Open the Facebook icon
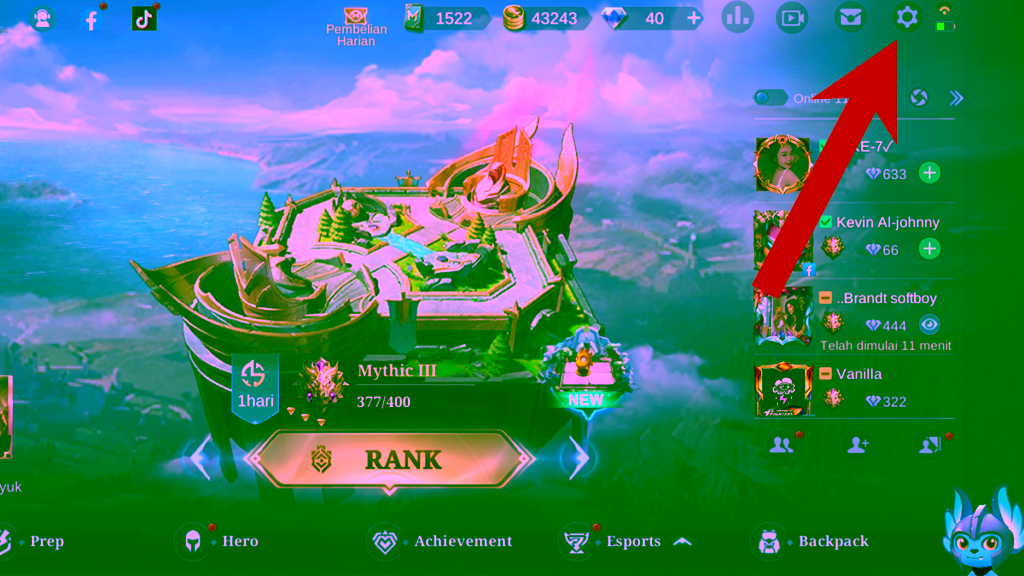The image size is (1024, 576). coord(92,19)
